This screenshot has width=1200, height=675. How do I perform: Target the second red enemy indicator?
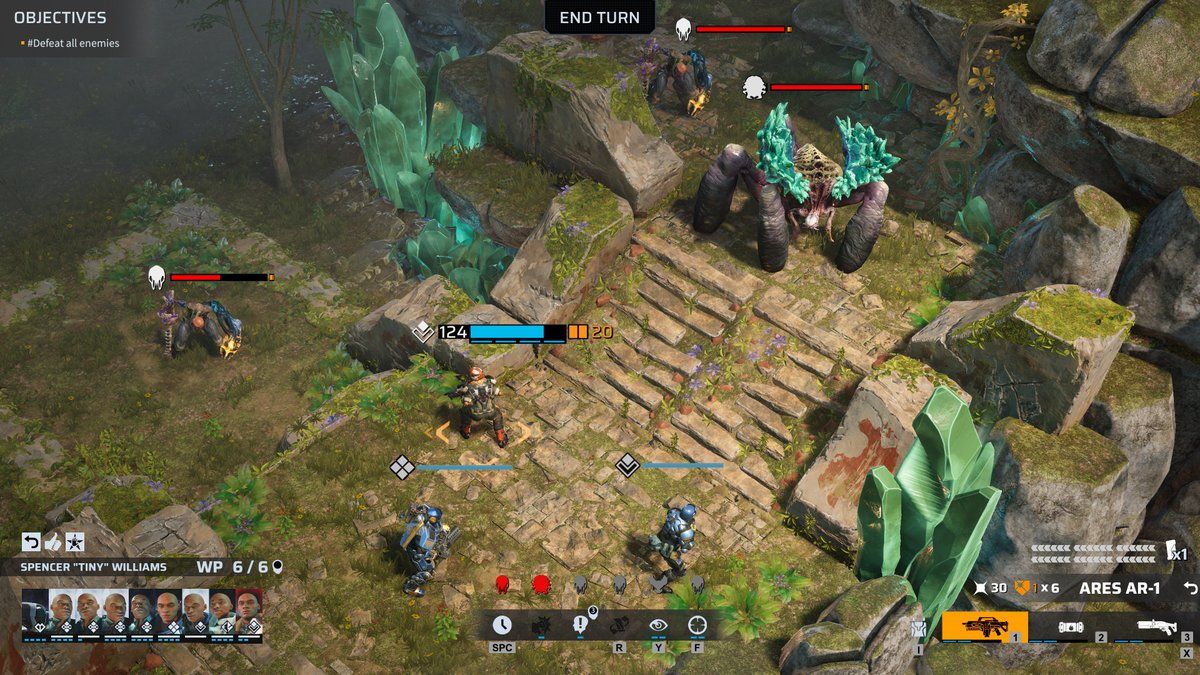tap(541, 583)
